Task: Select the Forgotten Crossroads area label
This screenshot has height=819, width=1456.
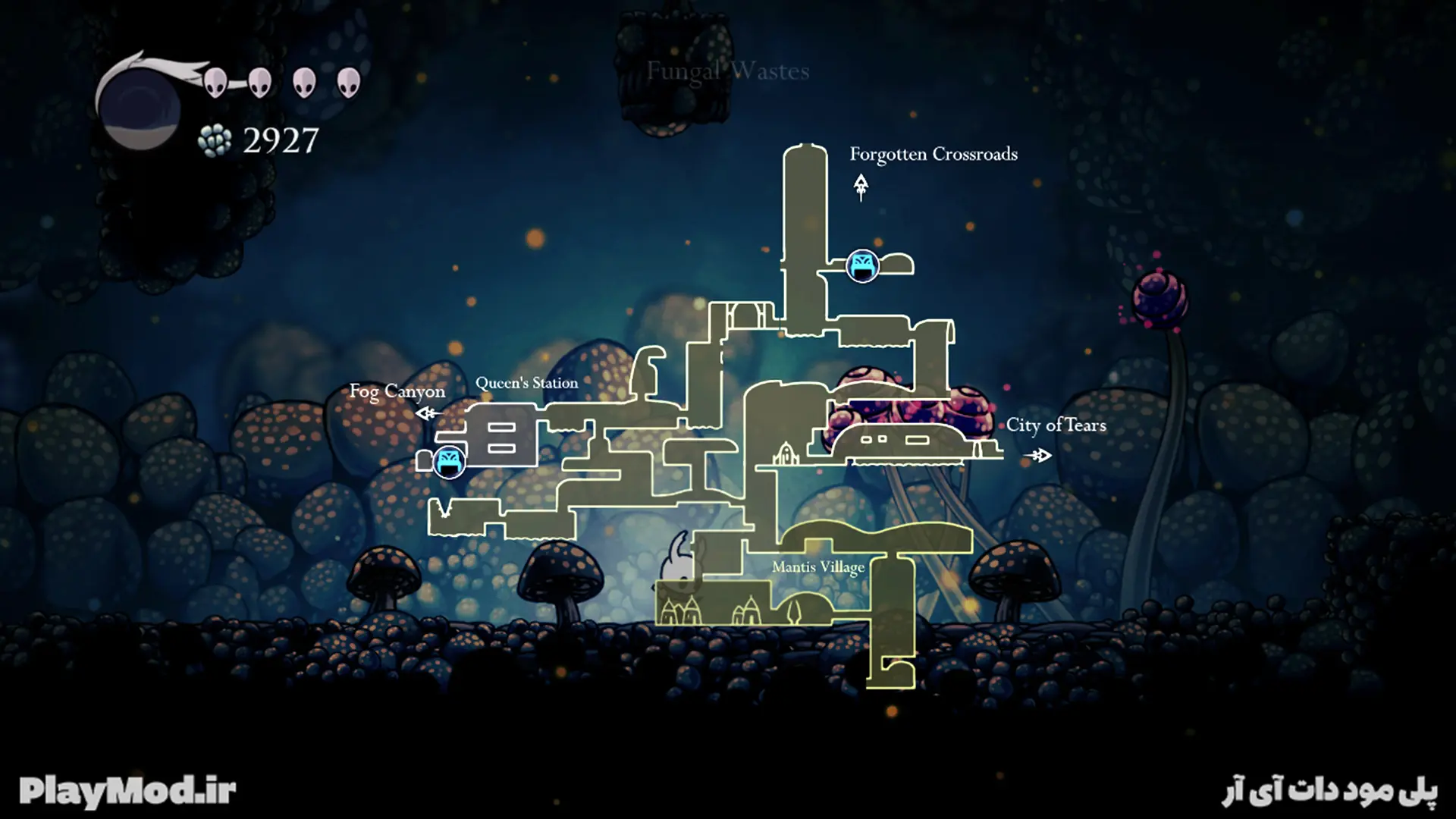Action: [933, 154]
